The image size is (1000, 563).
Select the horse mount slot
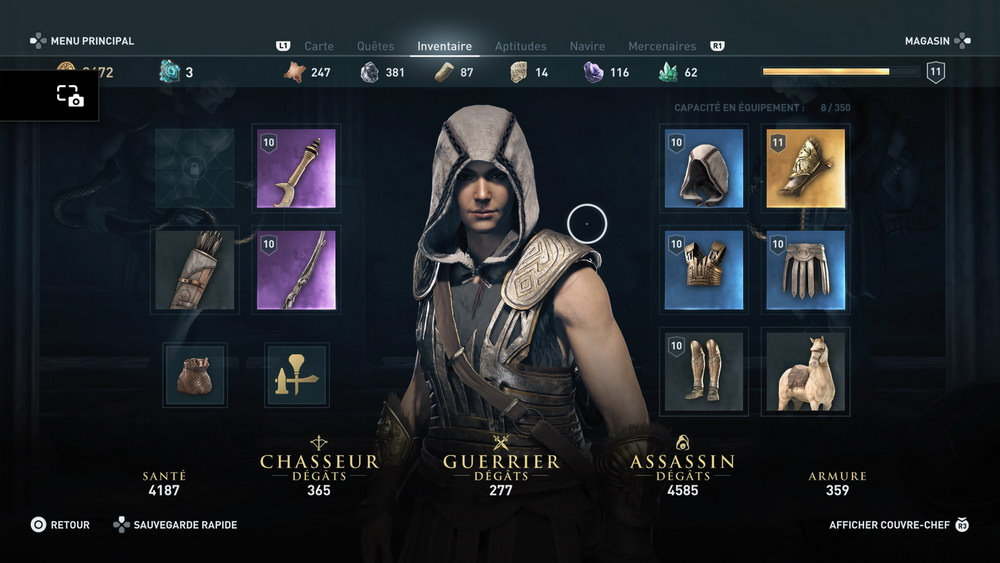coord(805,371)
